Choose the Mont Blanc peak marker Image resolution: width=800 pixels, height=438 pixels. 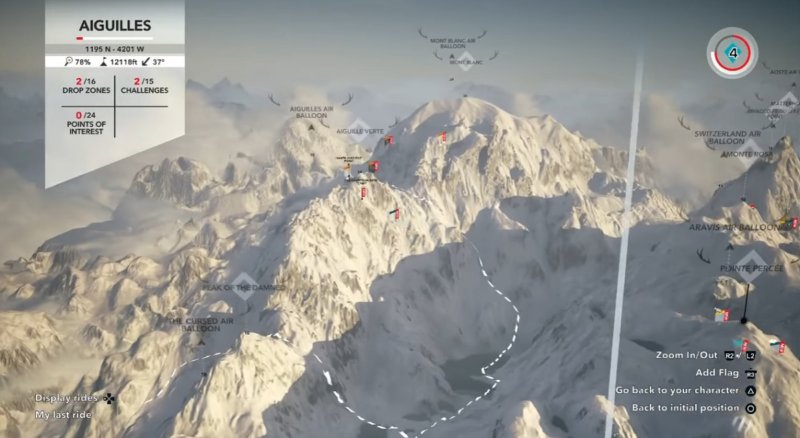point(466,60)
